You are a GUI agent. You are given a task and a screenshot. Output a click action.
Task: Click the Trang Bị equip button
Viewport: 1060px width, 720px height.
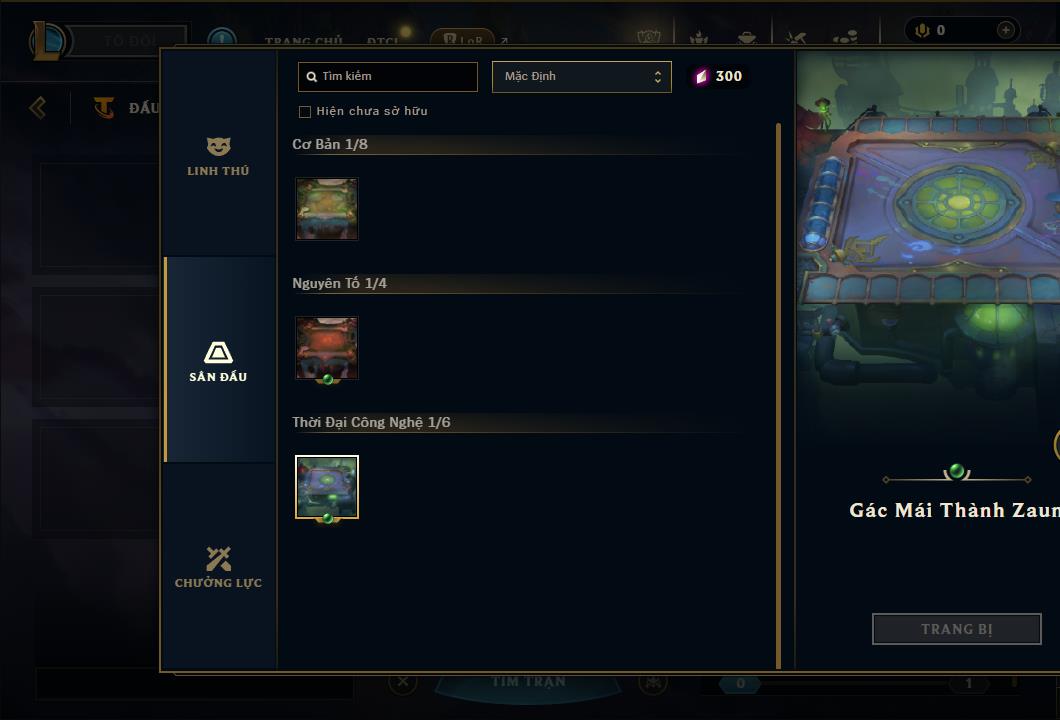click(x=956, y=629)
